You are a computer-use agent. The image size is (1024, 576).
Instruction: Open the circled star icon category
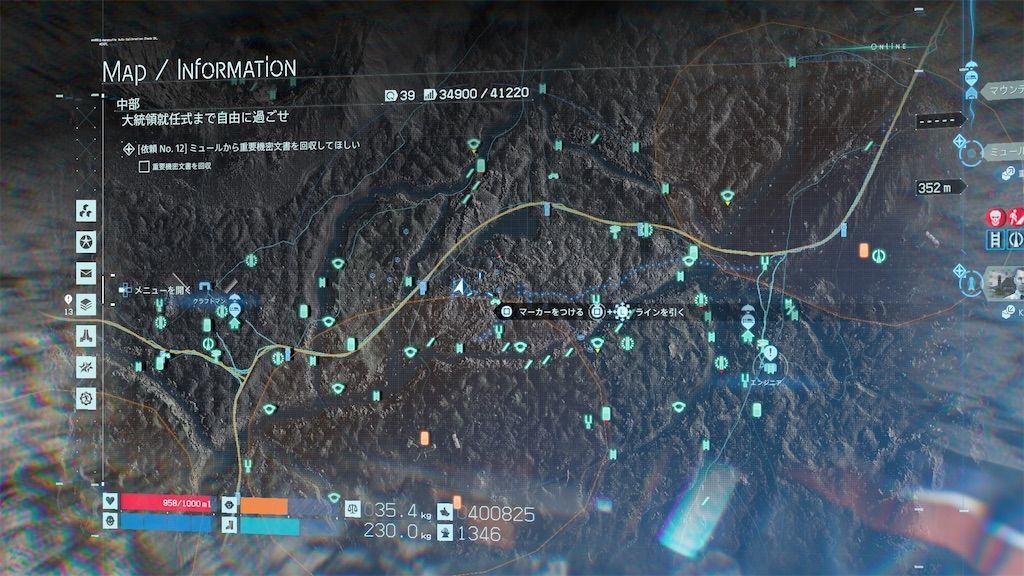[86, 242]
